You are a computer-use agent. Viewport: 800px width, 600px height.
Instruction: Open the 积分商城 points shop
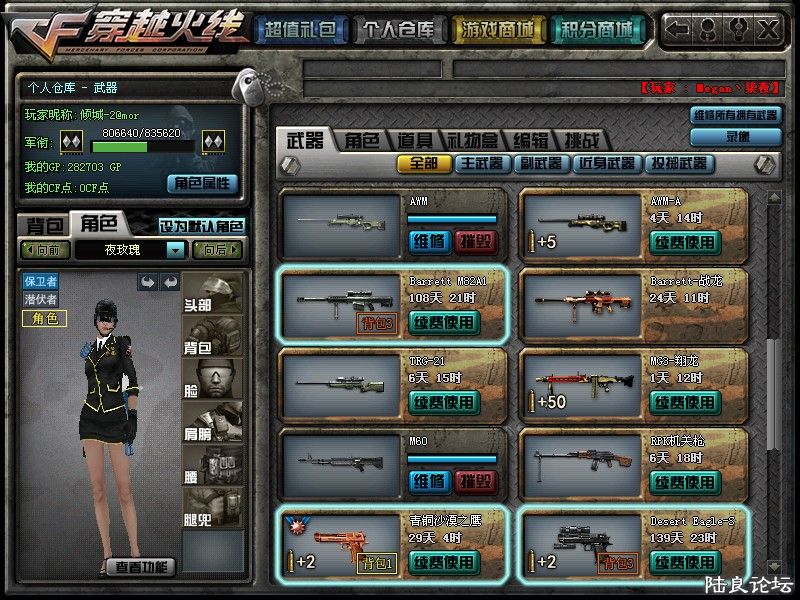point(597,30)
